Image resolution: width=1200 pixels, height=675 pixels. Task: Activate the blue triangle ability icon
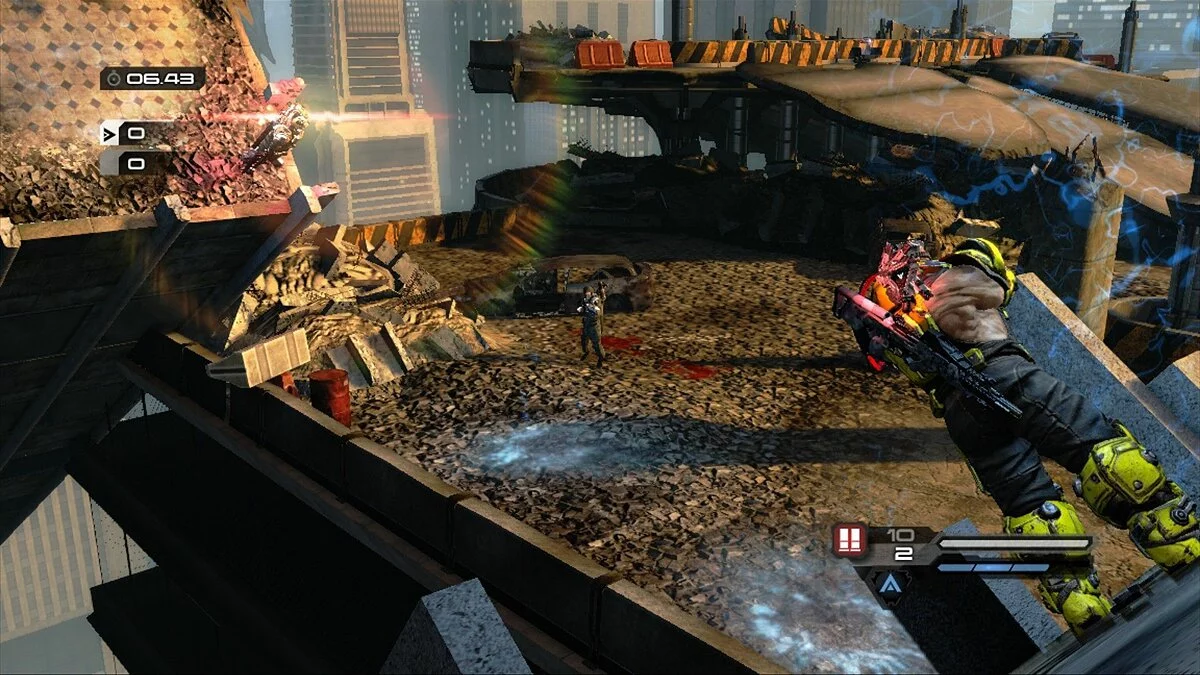891,583
